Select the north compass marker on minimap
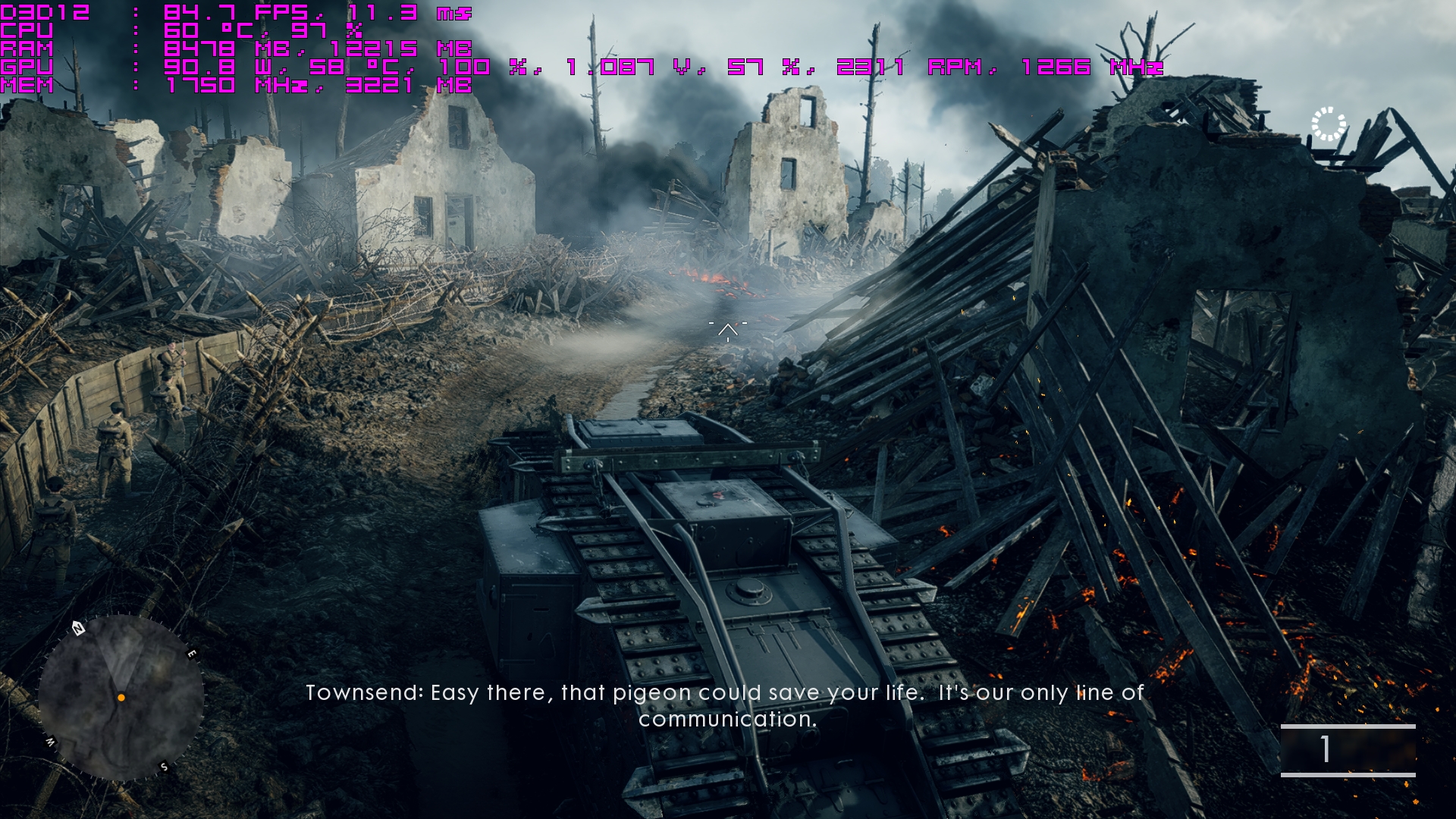 [78, 628]
